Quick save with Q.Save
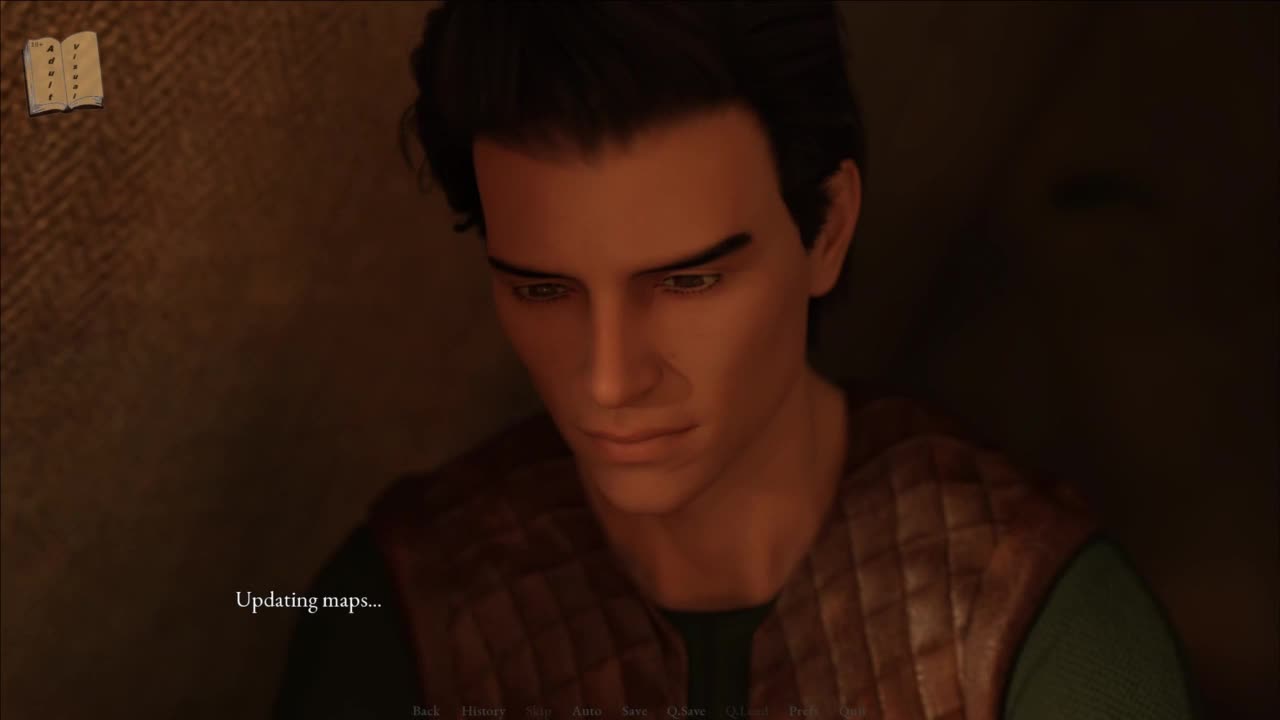Viewport: 1280px width, 720px height. [x=686, y=711]
